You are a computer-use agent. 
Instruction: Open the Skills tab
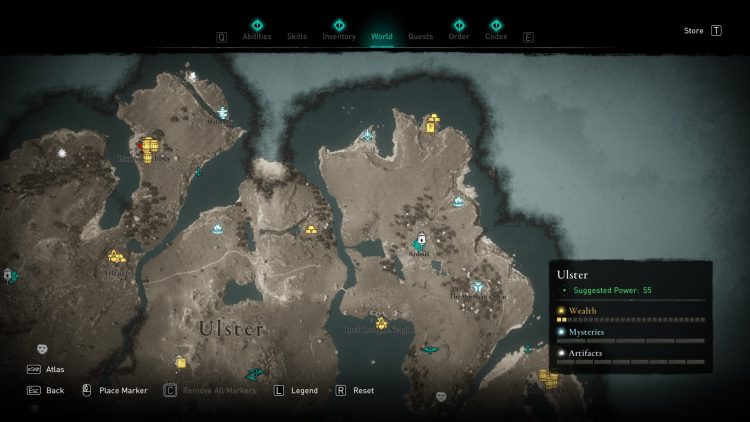pos(297,36)
